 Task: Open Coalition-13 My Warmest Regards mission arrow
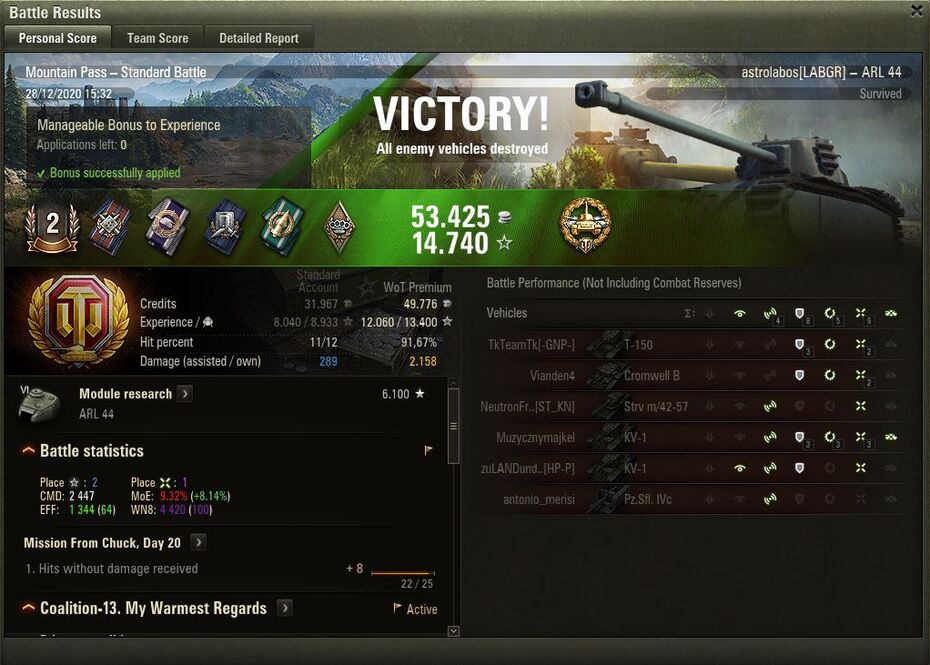pos(285,608)
